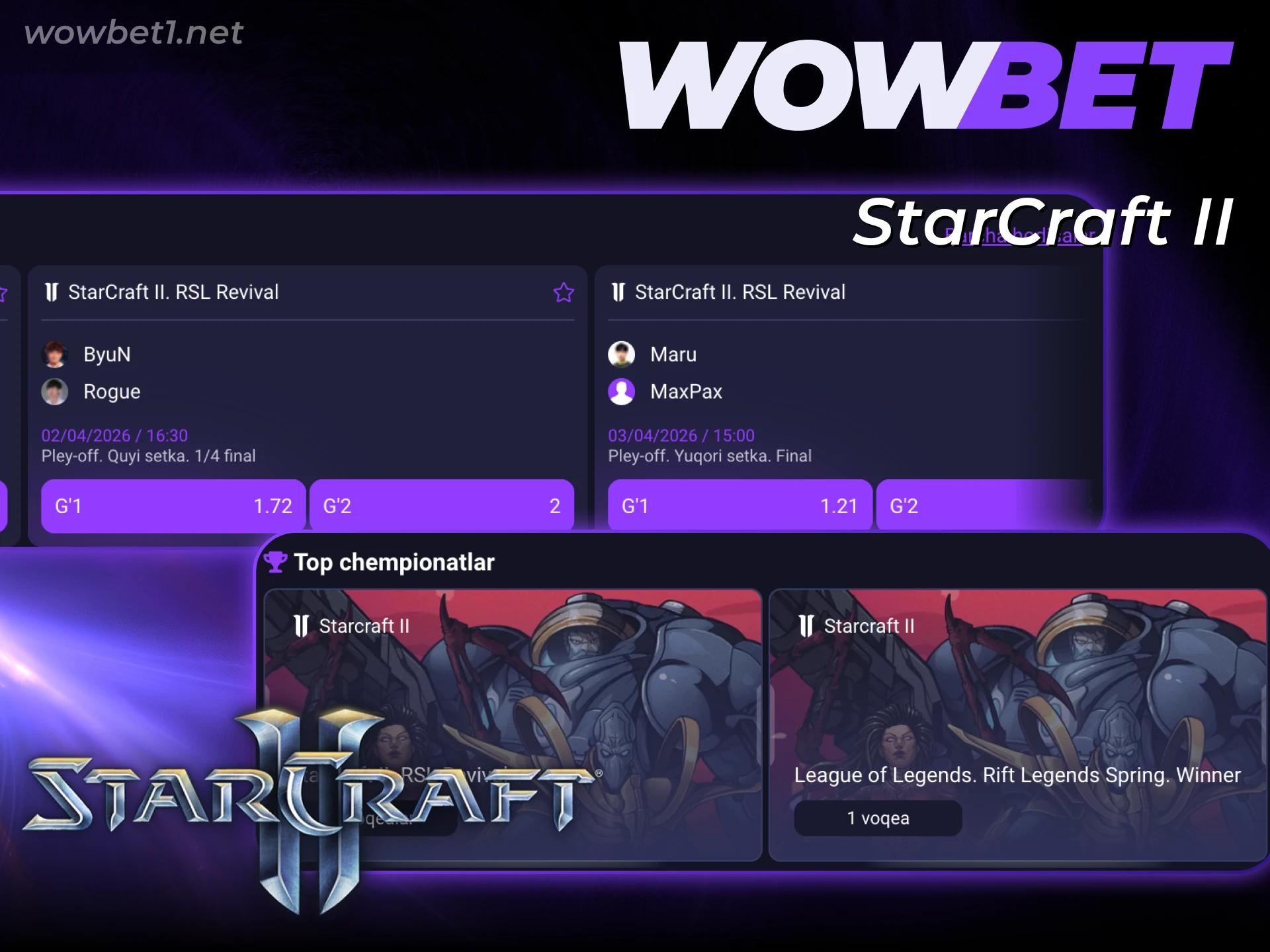Select G'1 odds of 1.21 on Maru's match
The width and height of the screenshot is (1270, 952).
(740, 506)
